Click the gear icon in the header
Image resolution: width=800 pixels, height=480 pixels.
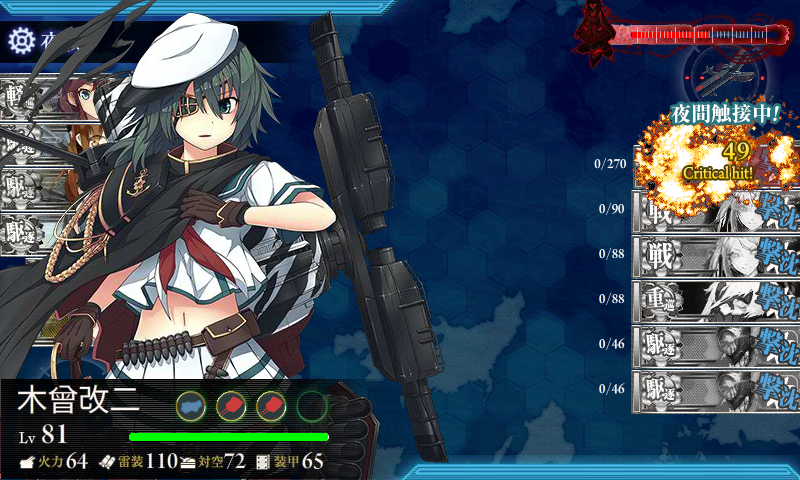point(20,40)
